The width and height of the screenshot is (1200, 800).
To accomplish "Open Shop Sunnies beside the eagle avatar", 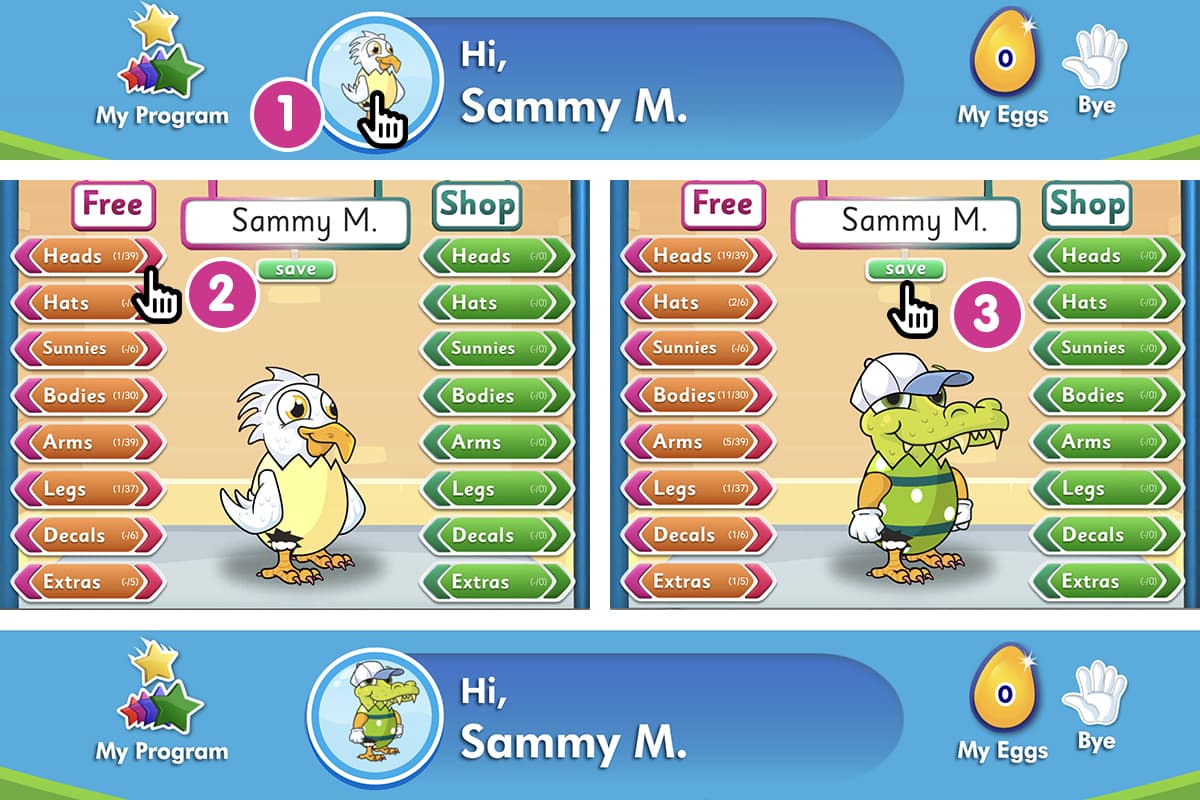I will point(496,349).
